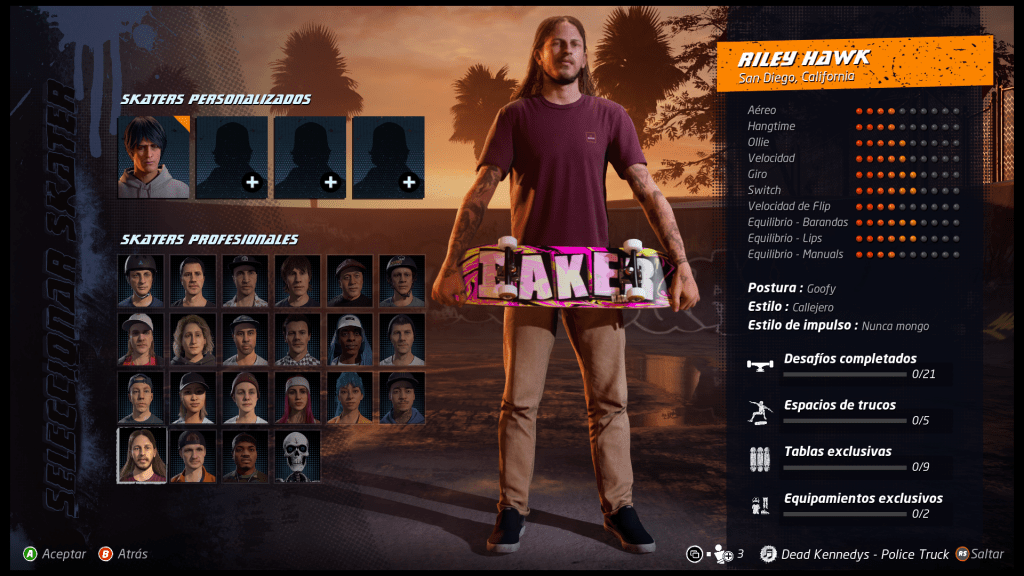1024x576 pixels.
Task: Show the Equipamientos exclusivos row
Action: coord(848,505)
